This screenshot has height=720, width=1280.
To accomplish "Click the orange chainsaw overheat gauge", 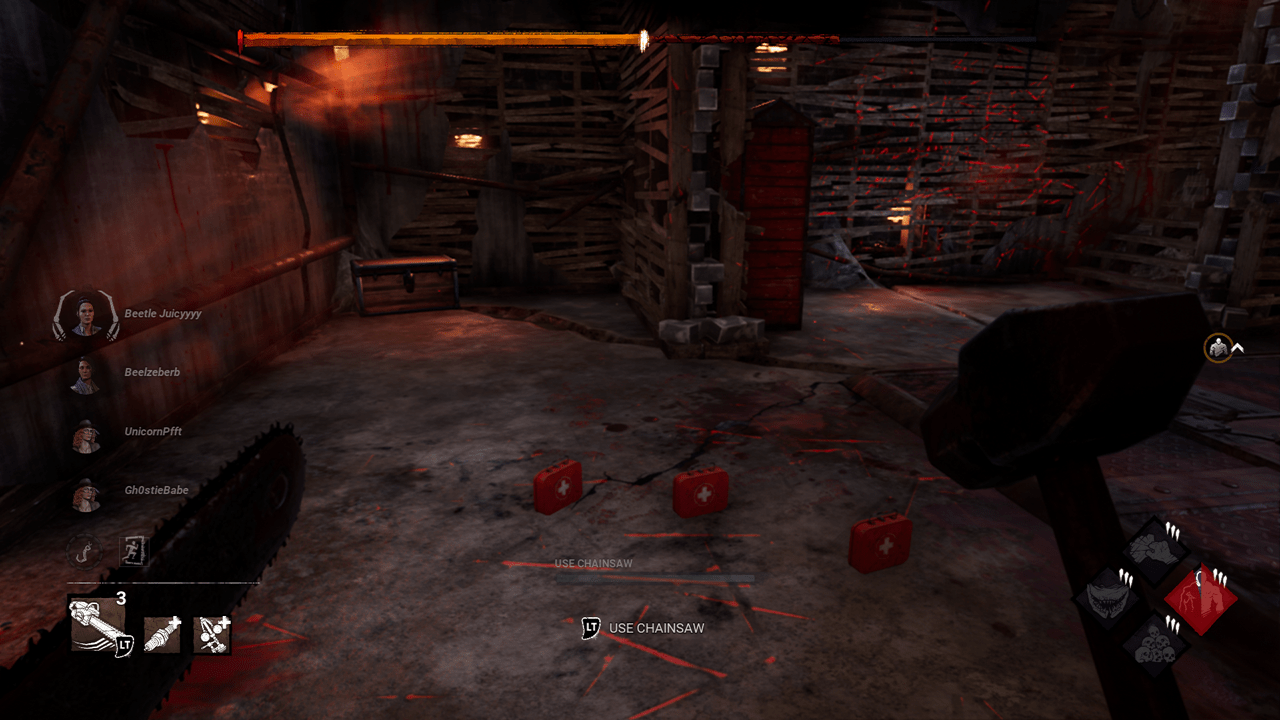I will click(x=440, y=36).
